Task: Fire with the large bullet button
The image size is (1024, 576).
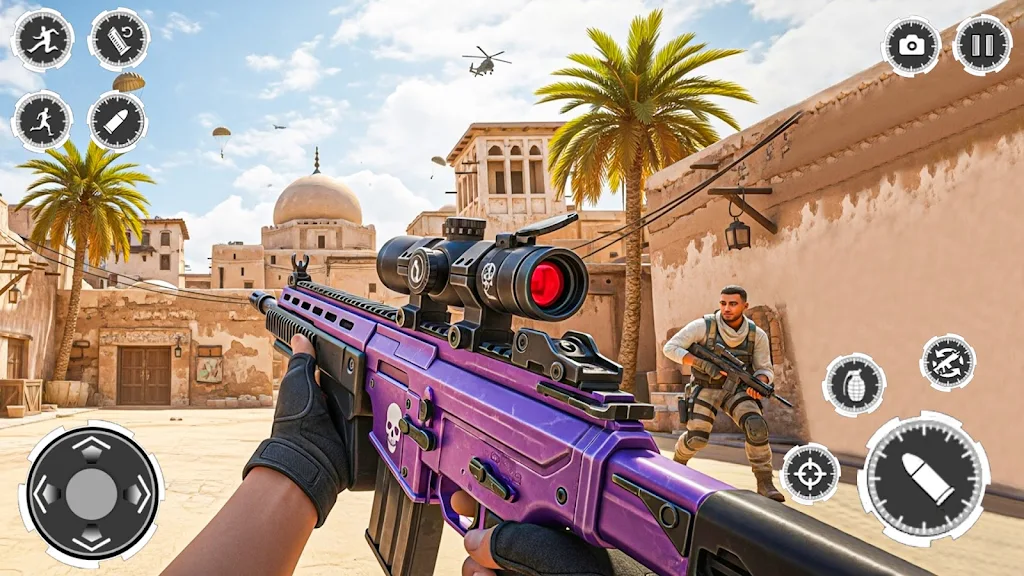Action: point(923,479)
